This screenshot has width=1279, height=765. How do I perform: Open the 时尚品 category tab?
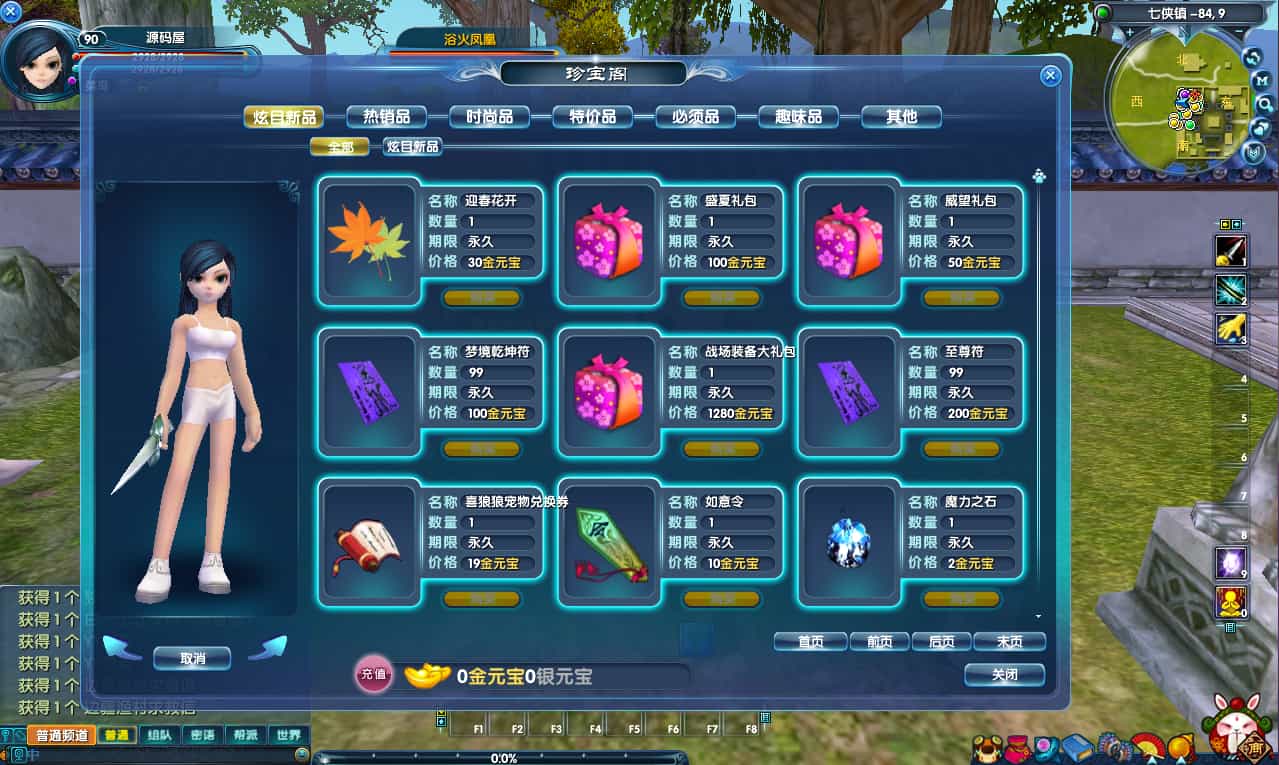[x=489, y=117]
